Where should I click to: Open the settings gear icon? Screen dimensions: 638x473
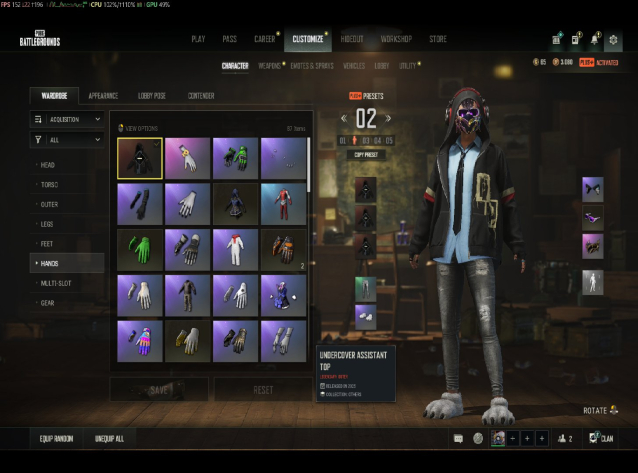(x=613, y=39)
